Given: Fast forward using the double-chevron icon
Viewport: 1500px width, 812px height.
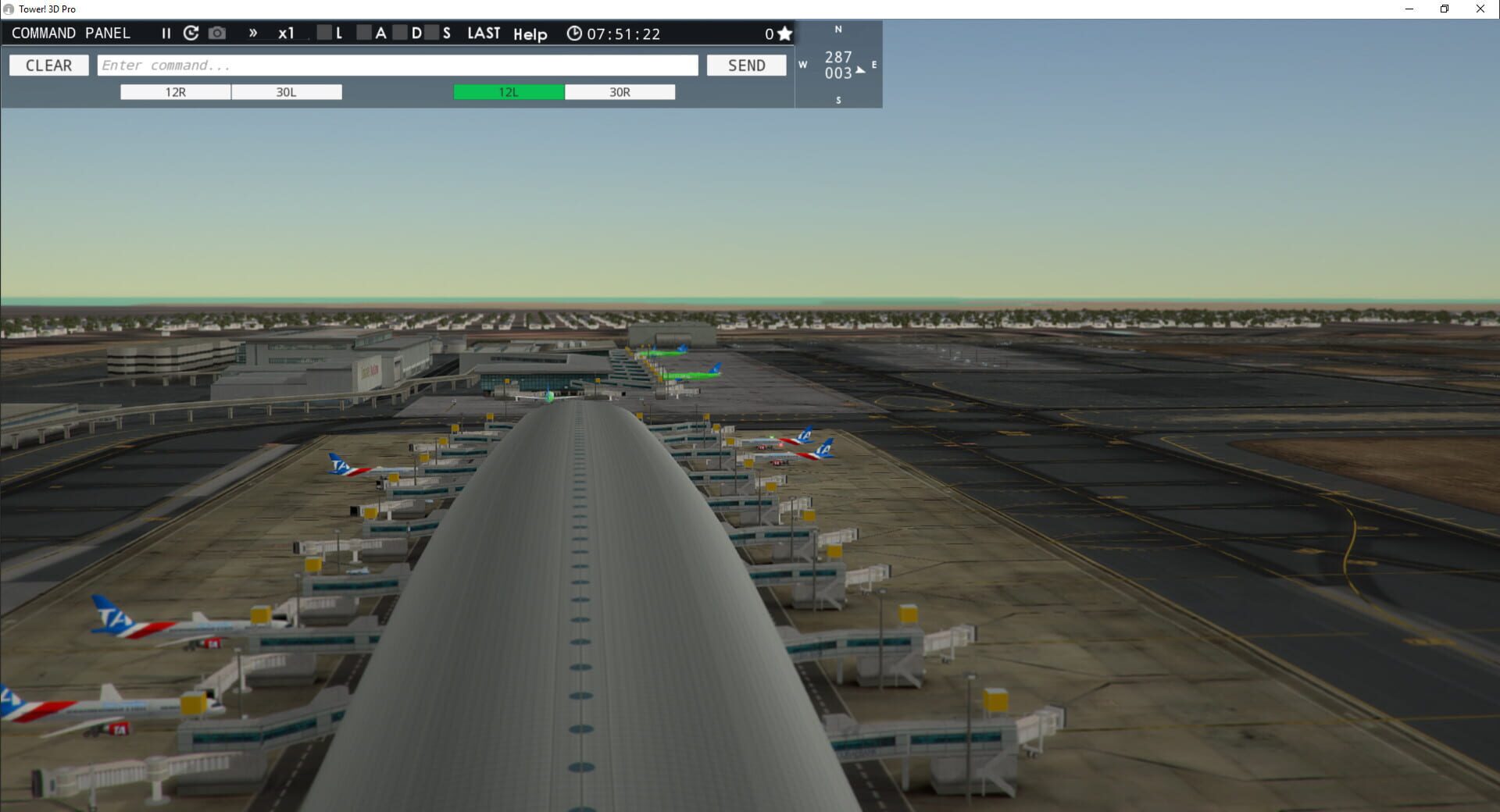Looking at the screenshot, I should pyautogui.click(x=252, y=33).
